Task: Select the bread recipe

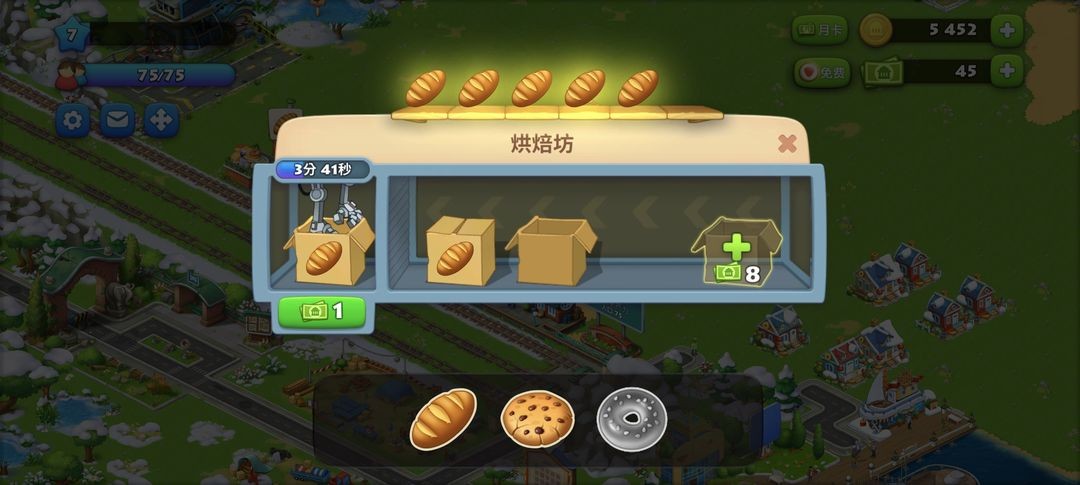Action: [x=443, y=418]
